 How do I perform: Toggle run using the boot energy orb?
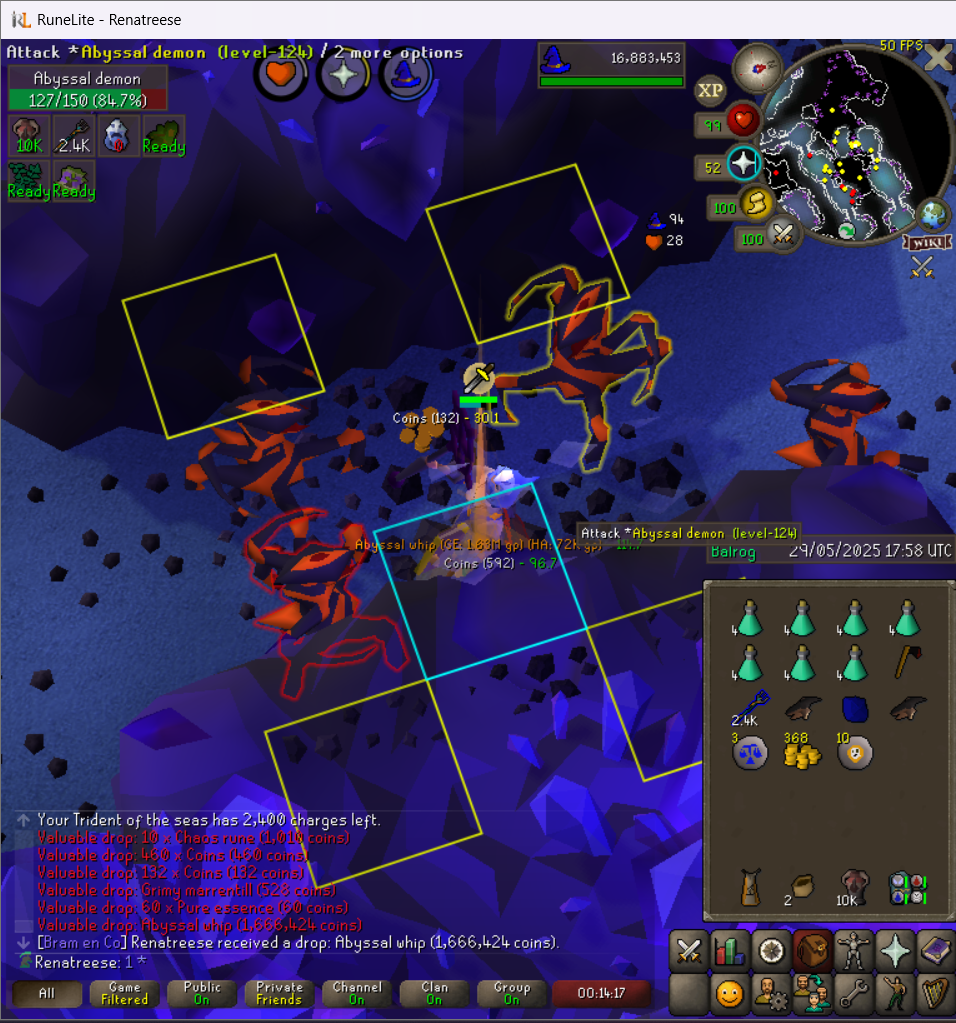(756, 205)
